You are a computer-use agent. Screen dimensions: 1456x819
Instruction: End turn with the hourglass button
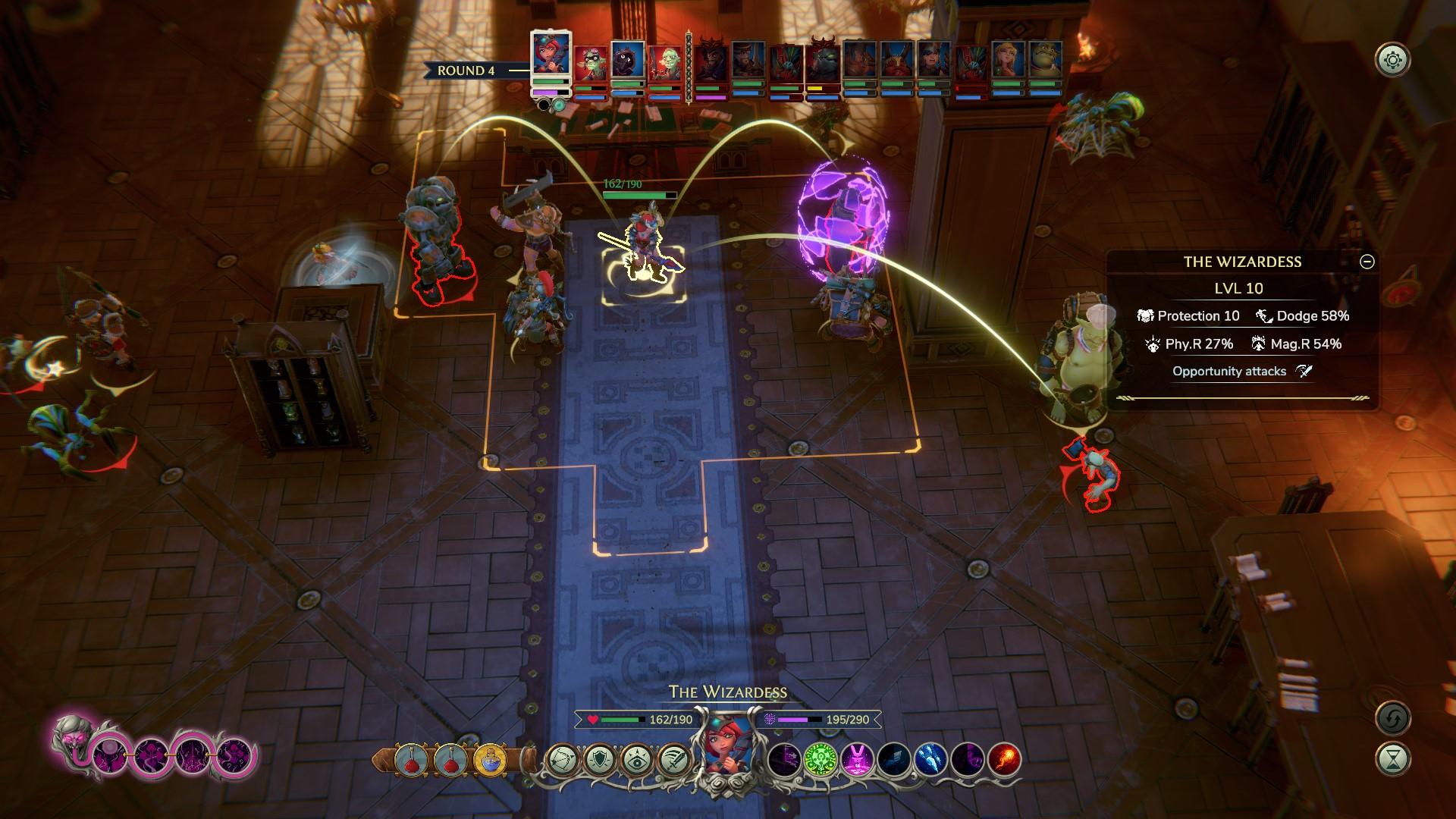click(x=1393, y=759)
